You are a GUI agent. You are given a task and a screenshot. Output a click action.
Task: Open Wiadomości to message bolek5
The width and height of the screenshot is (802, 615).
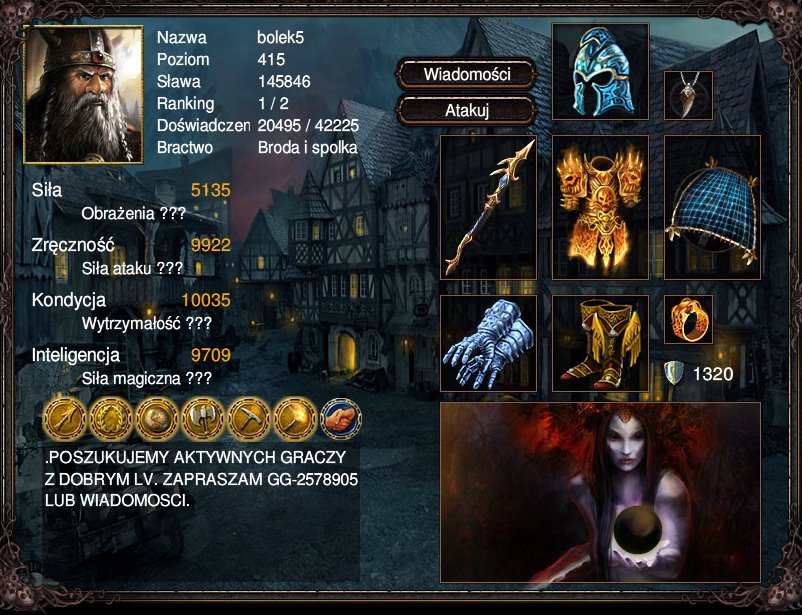click(467, 74)
